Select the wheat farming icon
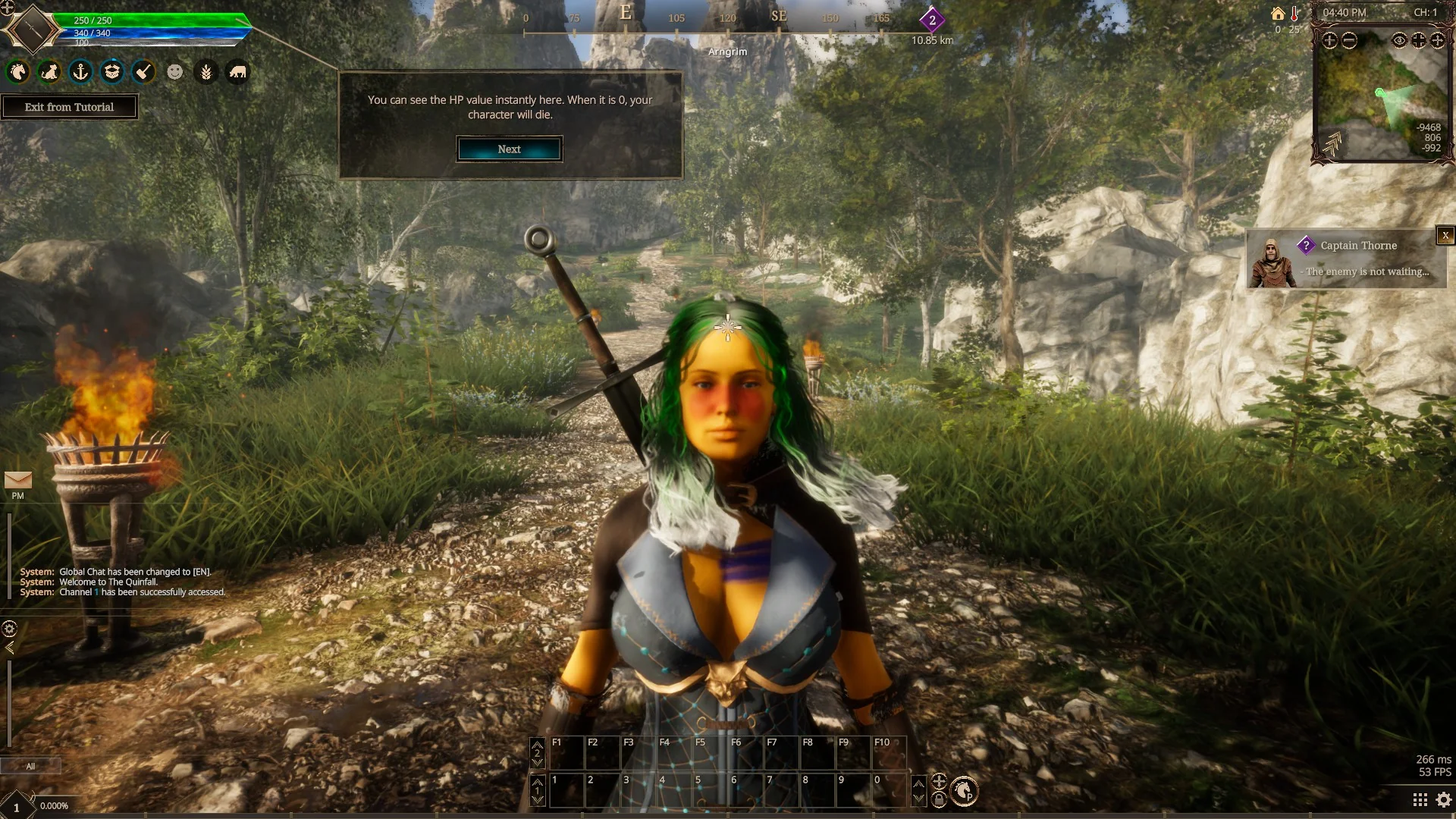This screenshot has width=1456, height=819. pos(206,72)
